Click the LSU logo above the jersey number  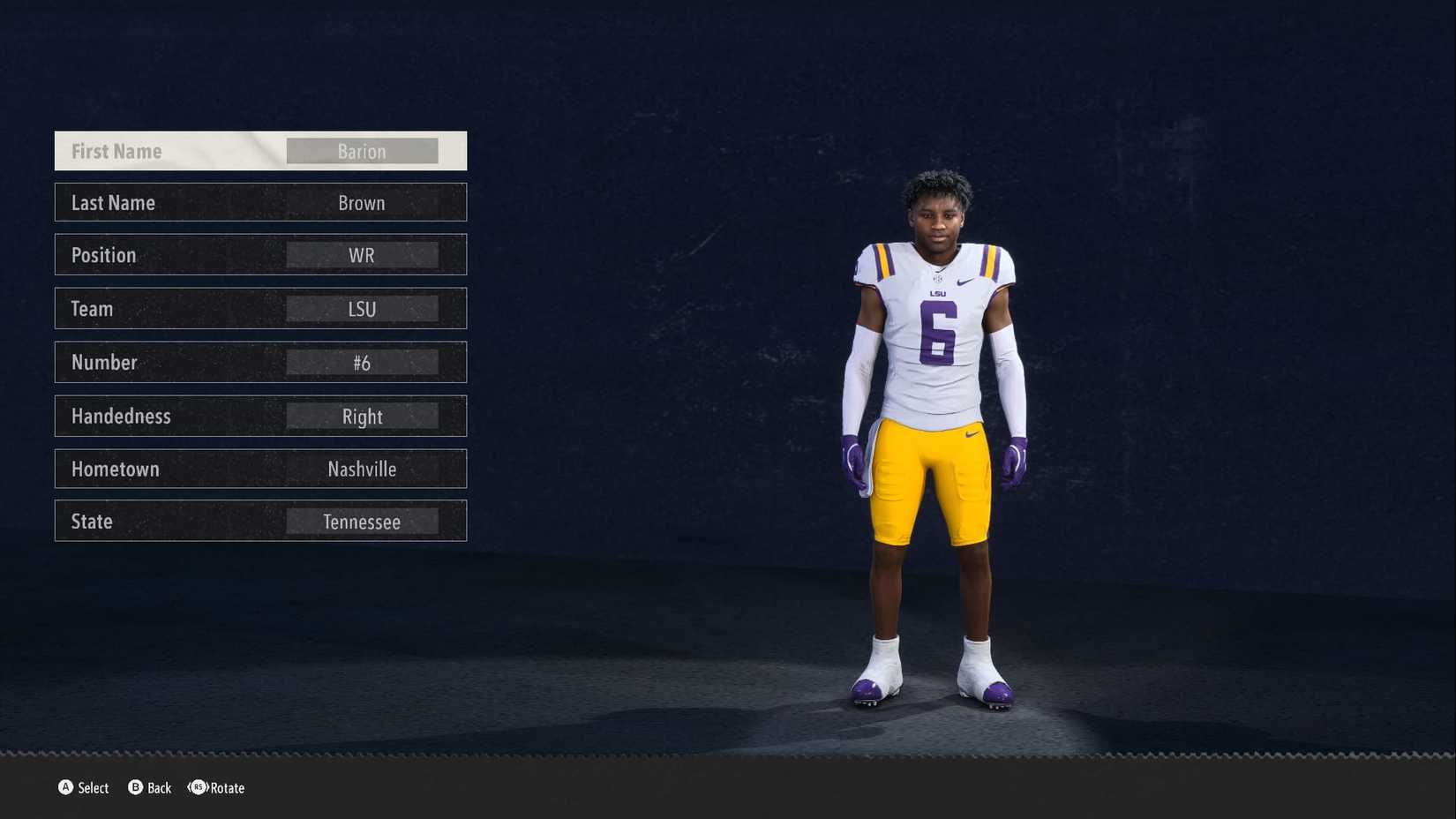(938, 293)
